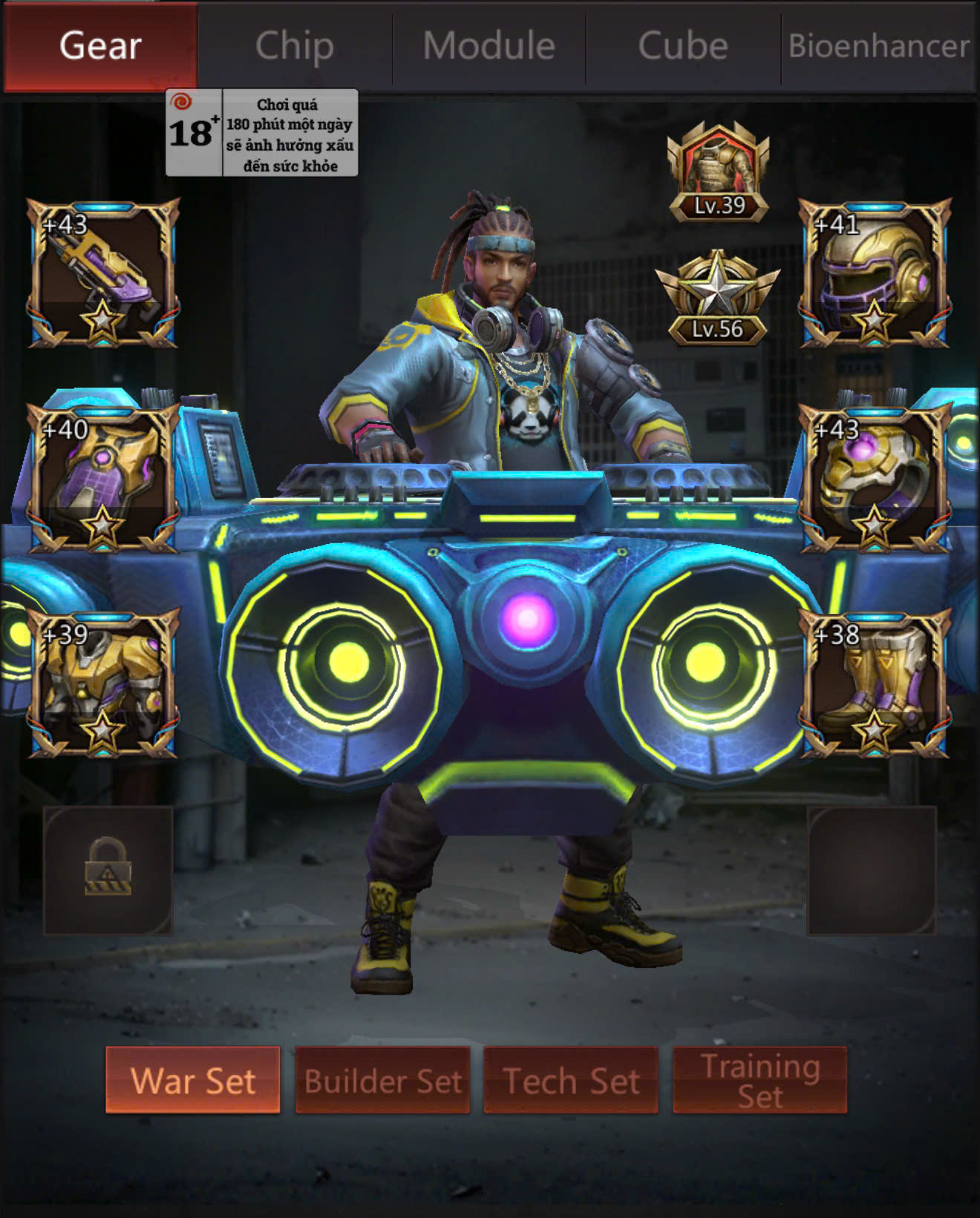
Task: Switch to the Cube tab
Action: coord(683,46)
